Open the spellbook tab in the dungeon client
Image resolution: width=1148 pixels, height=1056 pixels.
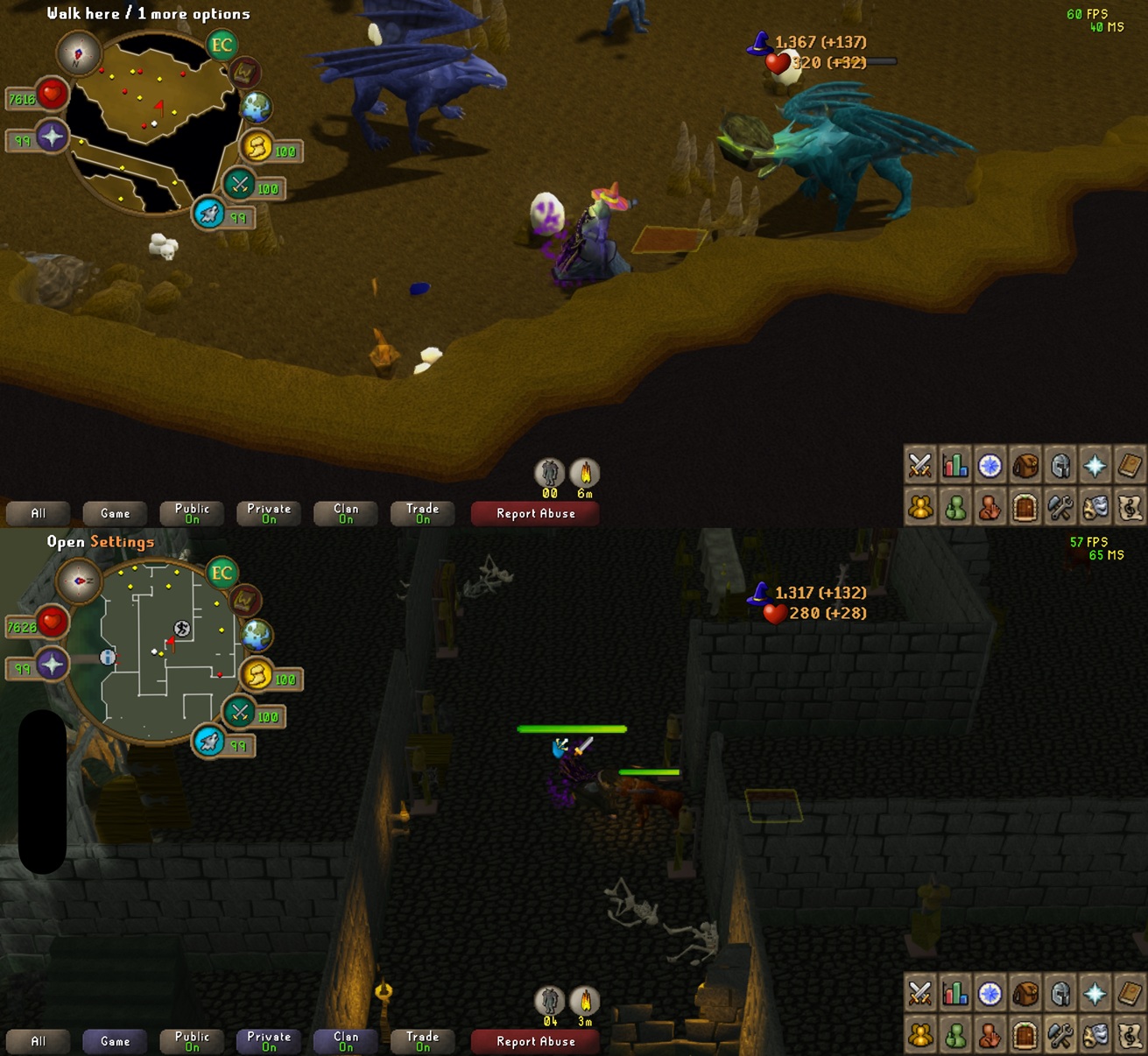1130,993
